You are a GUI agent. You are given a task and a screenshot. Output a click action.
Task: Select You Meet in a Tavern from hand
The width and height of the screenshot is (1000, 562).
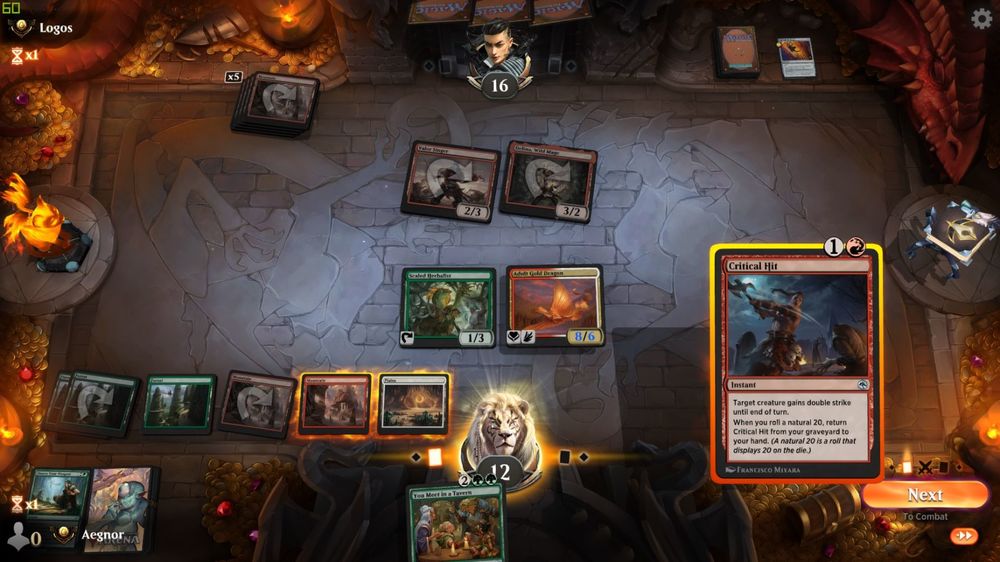coord(456,523)
